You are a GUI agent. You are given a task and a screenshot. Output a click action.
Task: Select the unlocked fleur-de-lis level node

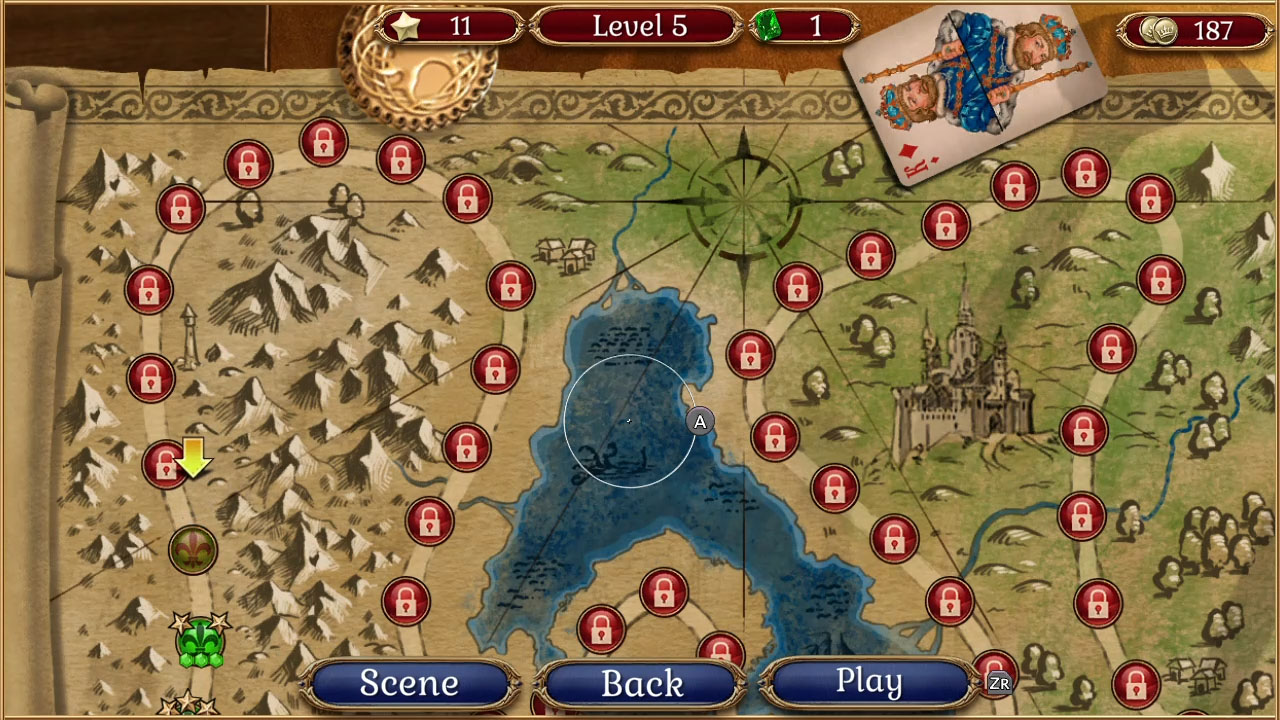[x=195, y=549]
